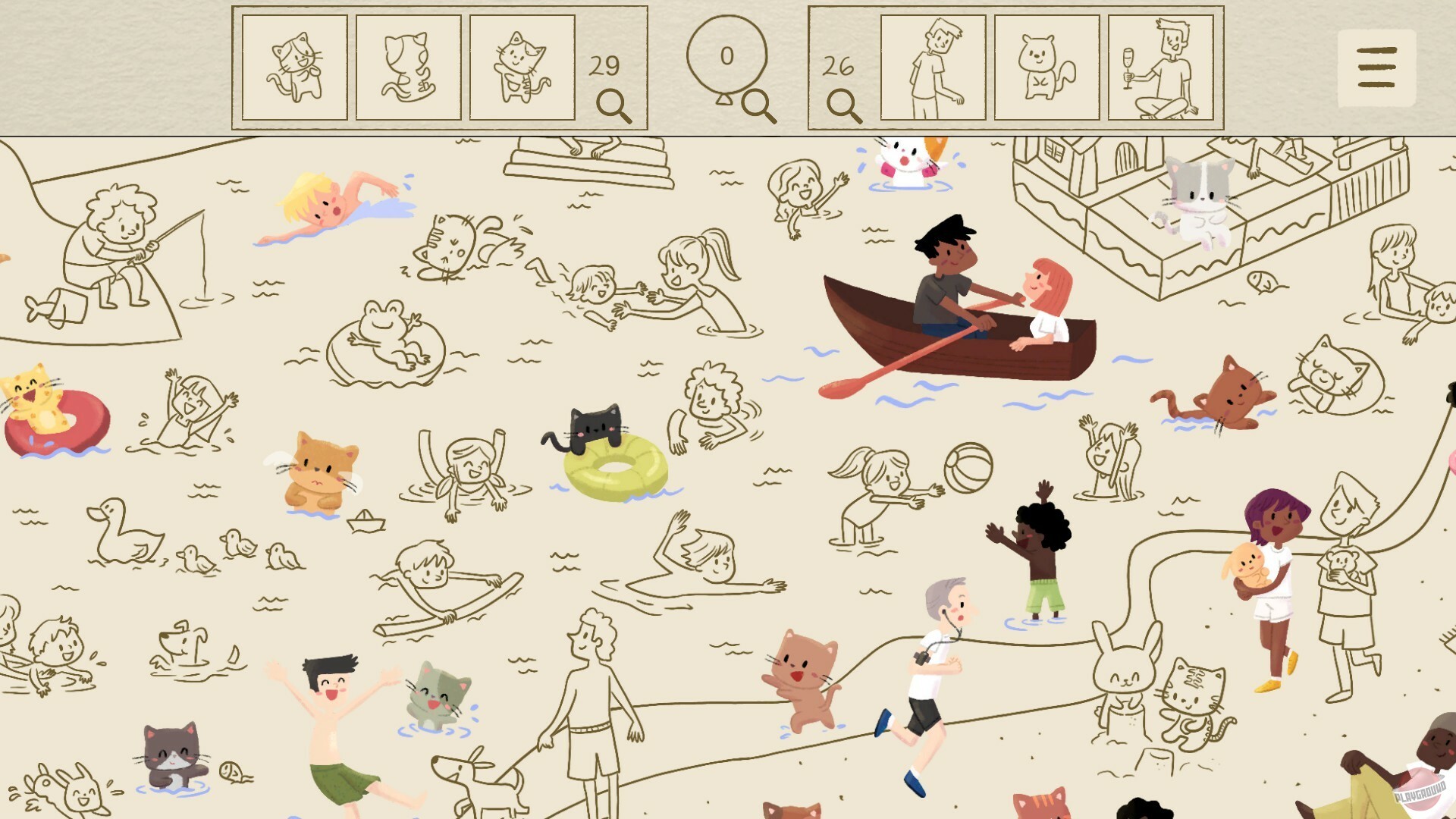Open the in-game hamburger menu
This screenshot has width=1456, height=819.
click(x=1378, y=66)
